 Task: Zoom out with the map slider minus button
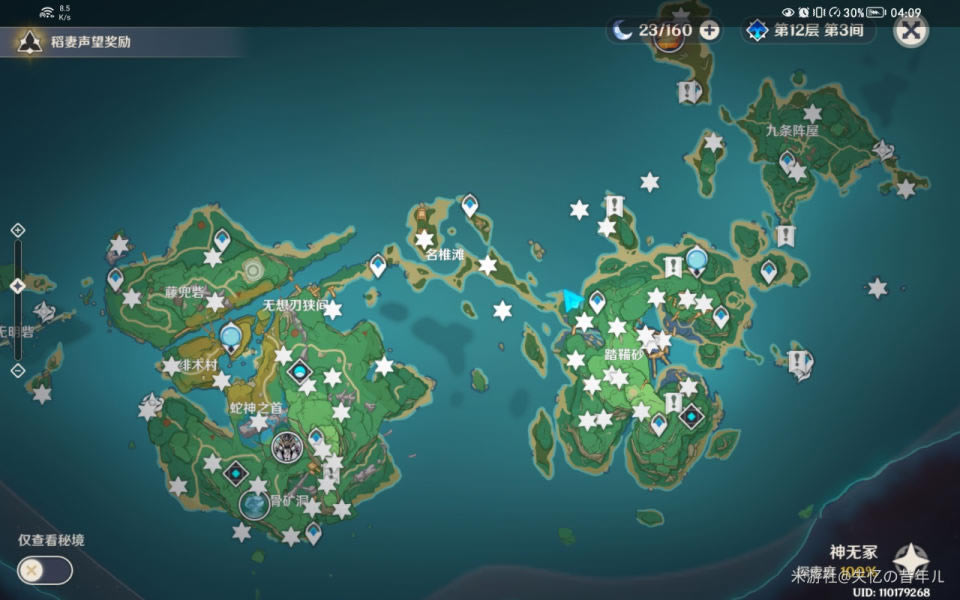point(17,370)
